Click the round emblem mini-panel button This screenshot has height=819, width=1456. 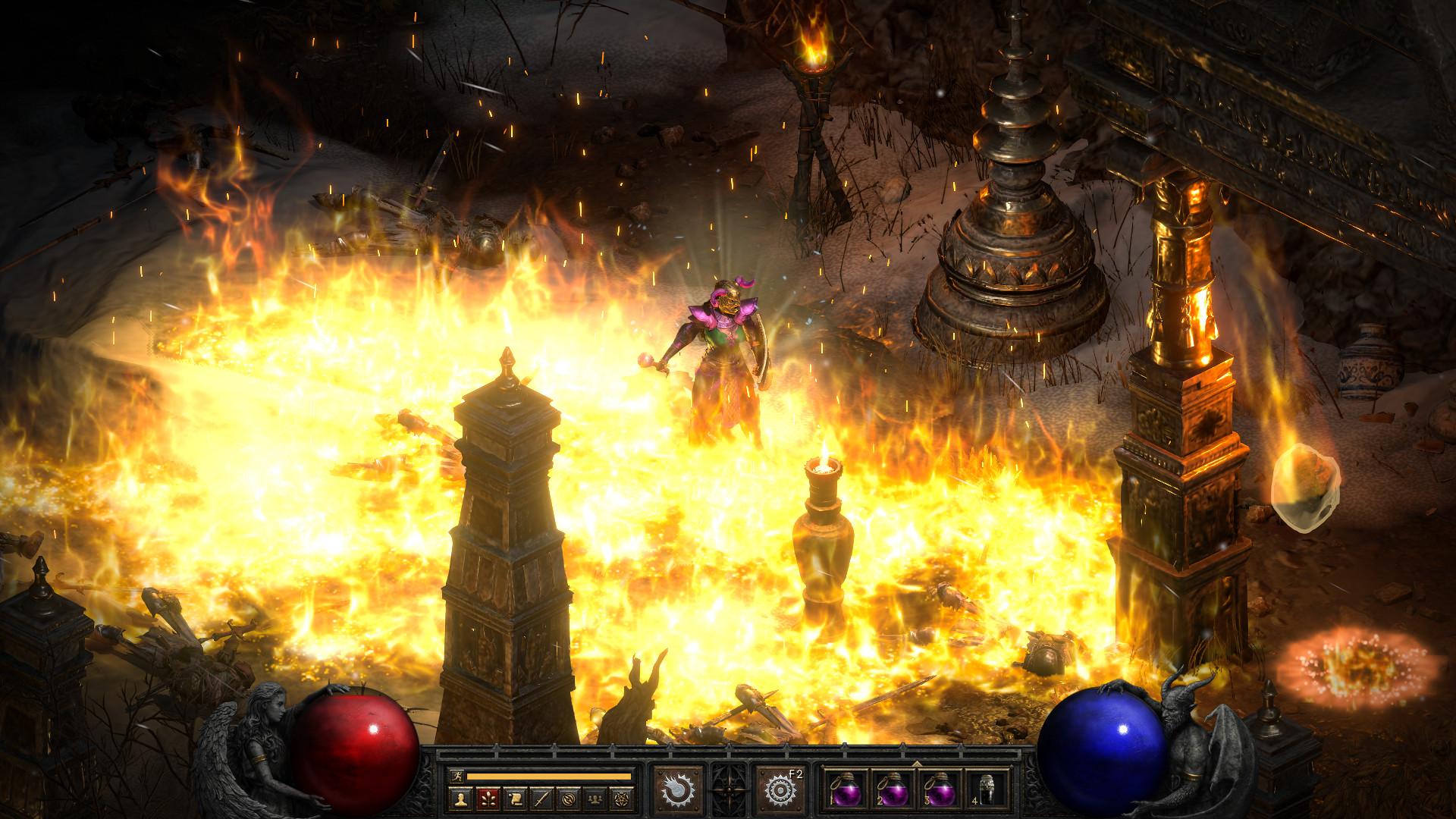click(x=567, y=799)
